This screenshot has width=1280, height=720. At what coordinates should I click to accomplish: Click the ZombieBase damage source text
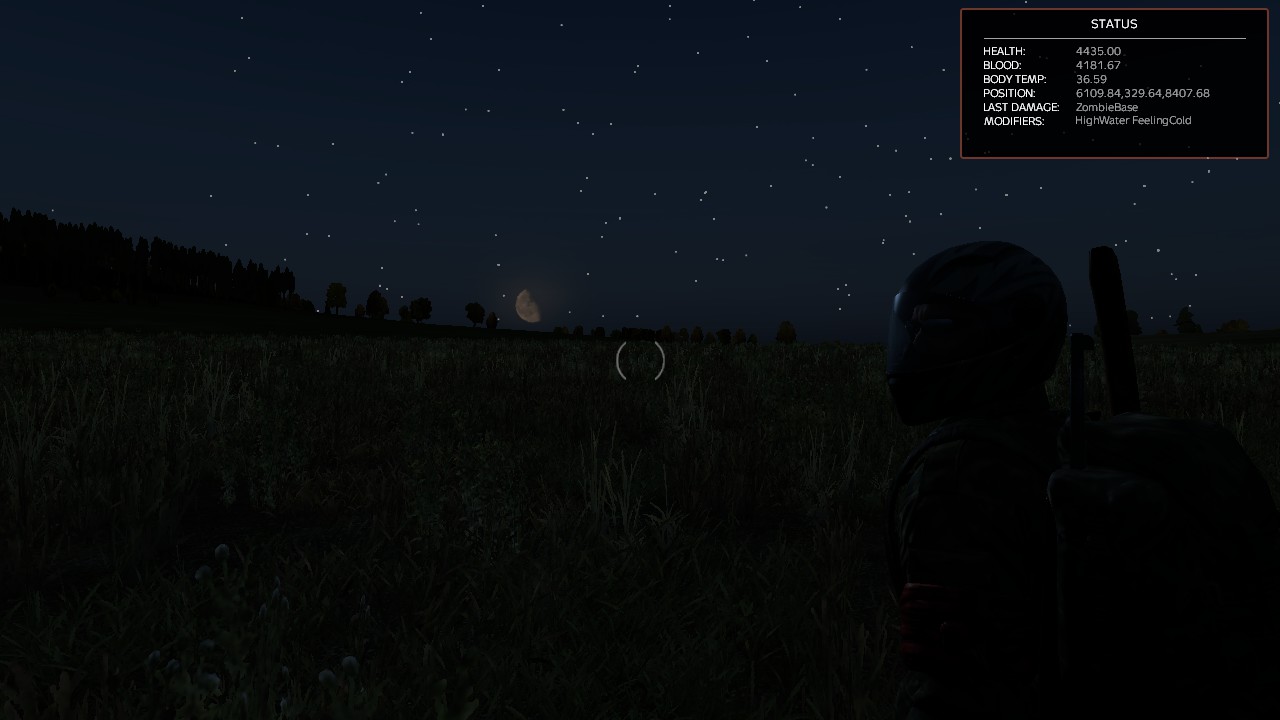pyautogui.click(x=1105, y=107)
